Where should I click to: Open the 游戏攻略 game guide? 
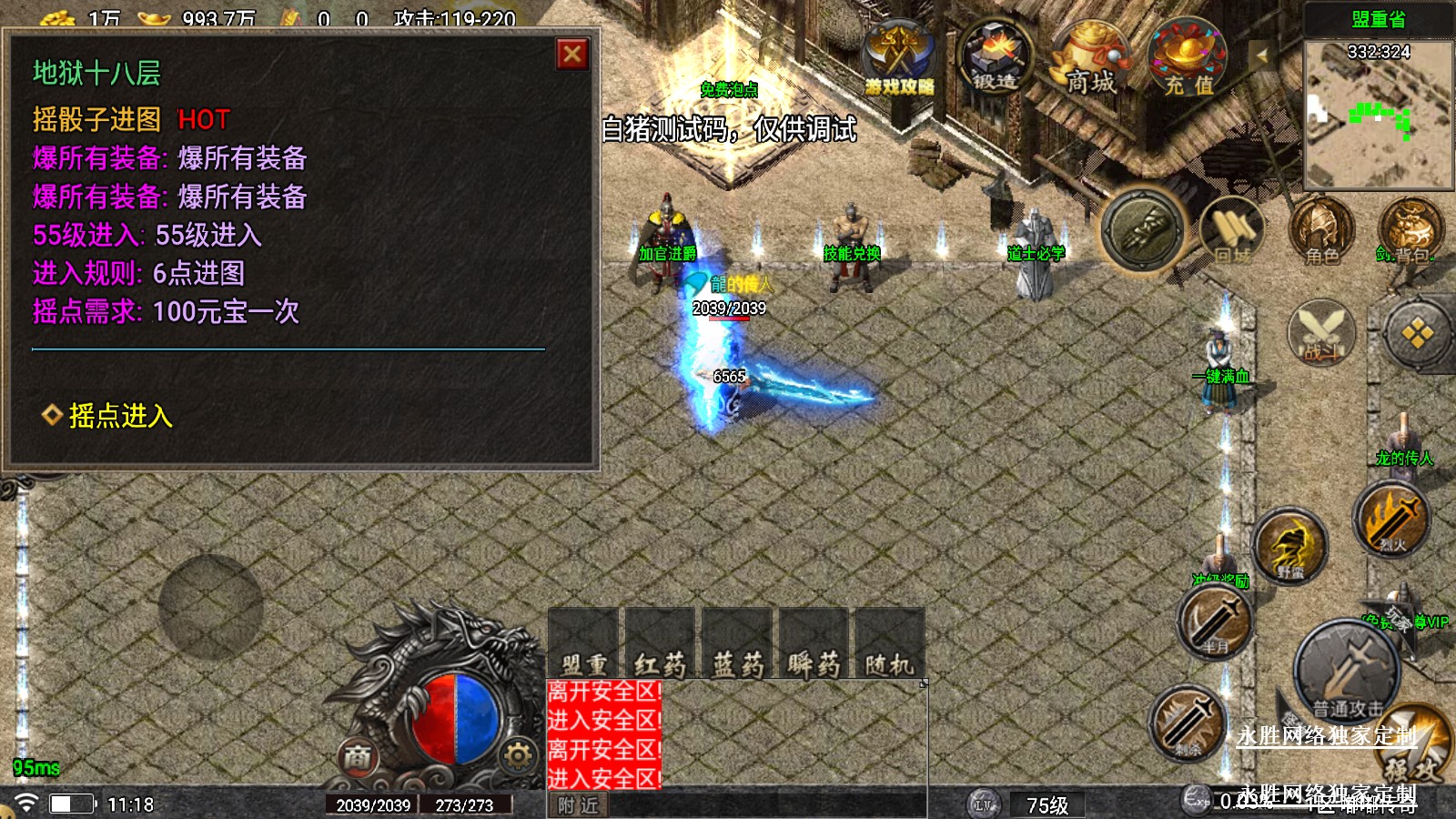coord(898,59)
